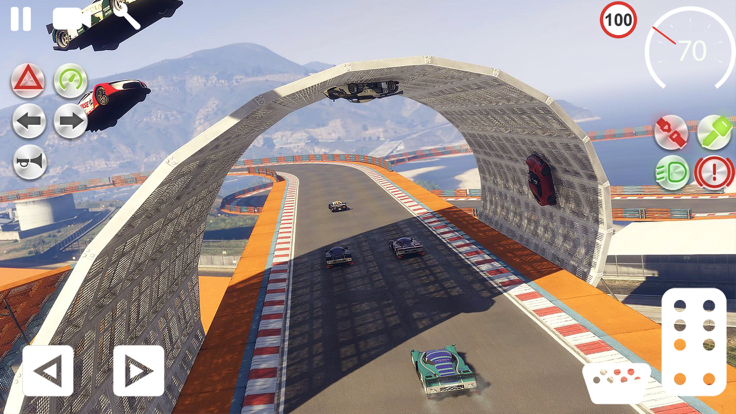Open the wrench repair tool

point(127,15)
